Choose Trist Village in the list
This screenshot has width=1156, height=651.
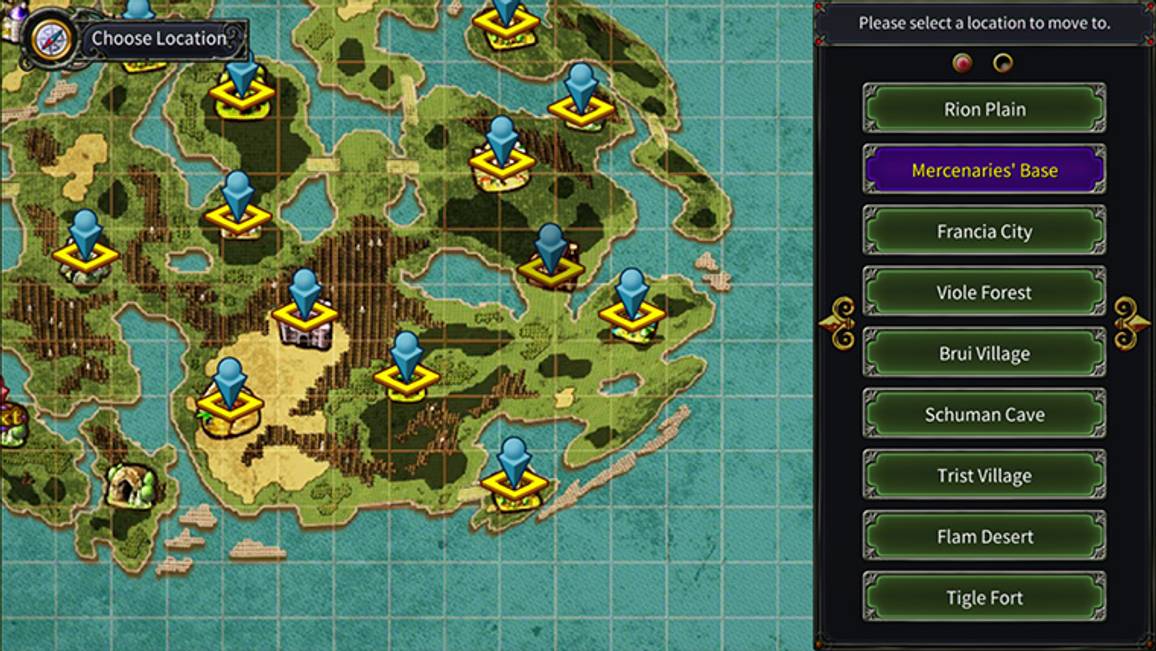[984, 475]
